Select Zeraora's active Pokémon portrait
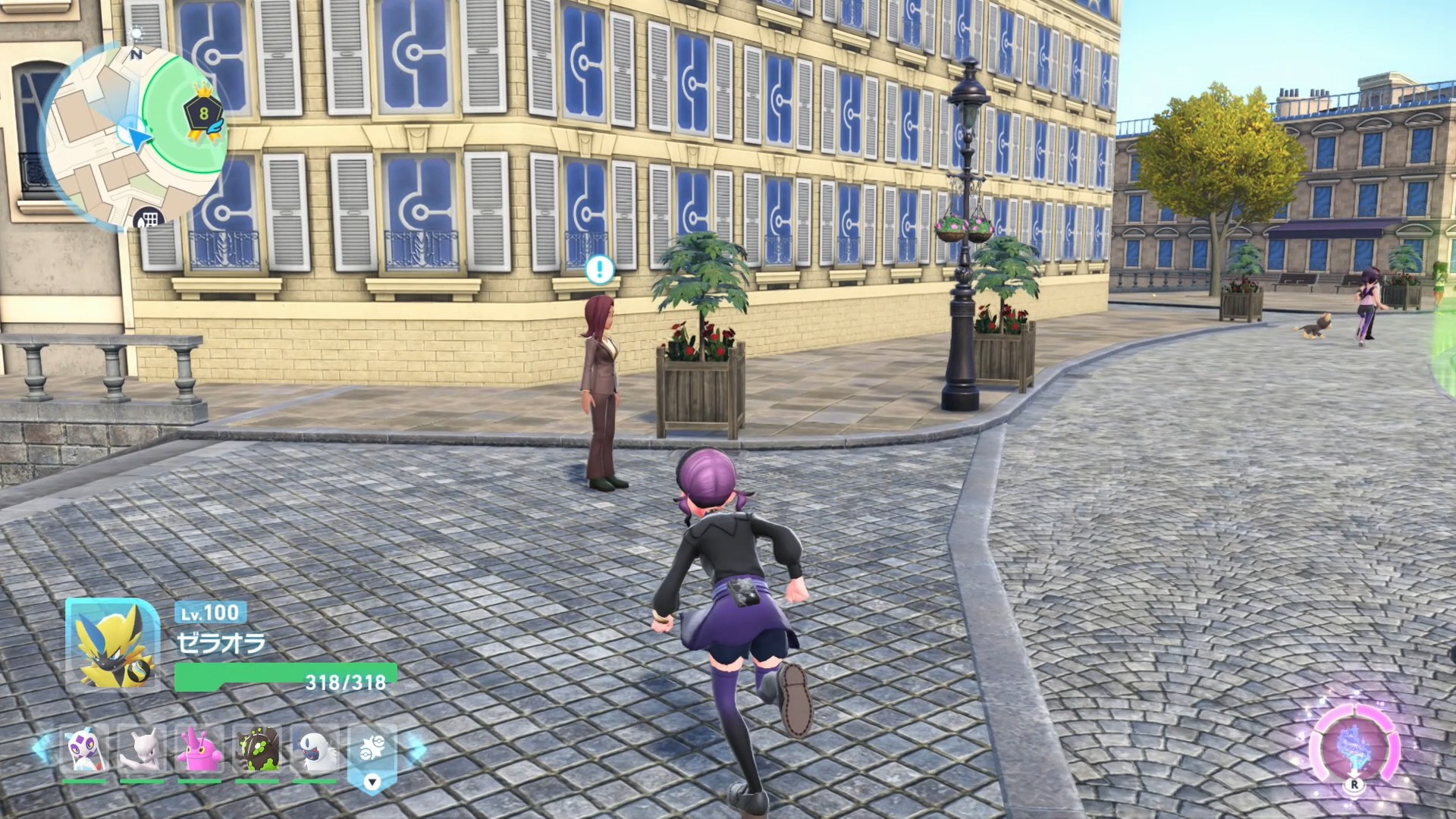1456x819 pixels. pyautogui.click(x=112, y=645)
